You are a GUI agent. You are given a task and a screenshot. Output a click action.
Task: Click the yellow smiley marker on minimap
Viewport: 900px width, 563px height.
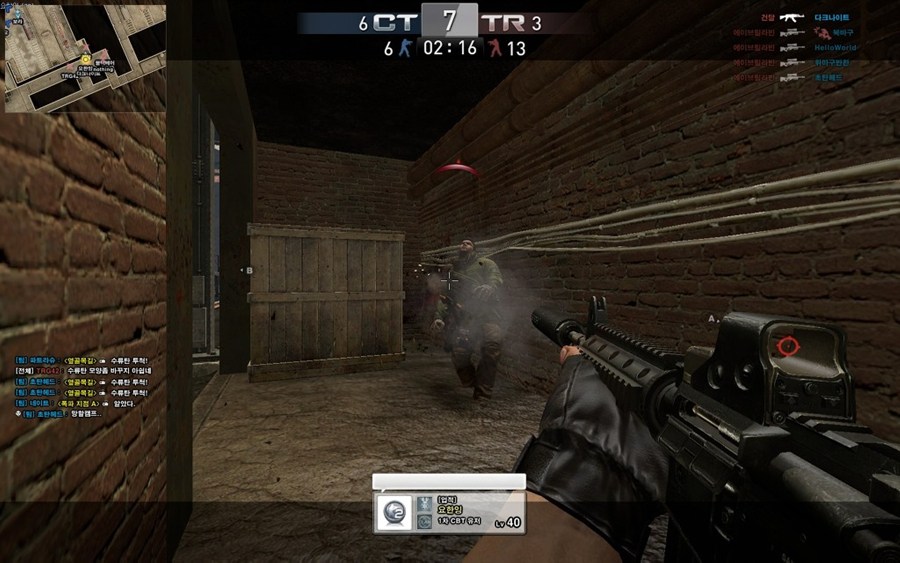pos(87,59)
